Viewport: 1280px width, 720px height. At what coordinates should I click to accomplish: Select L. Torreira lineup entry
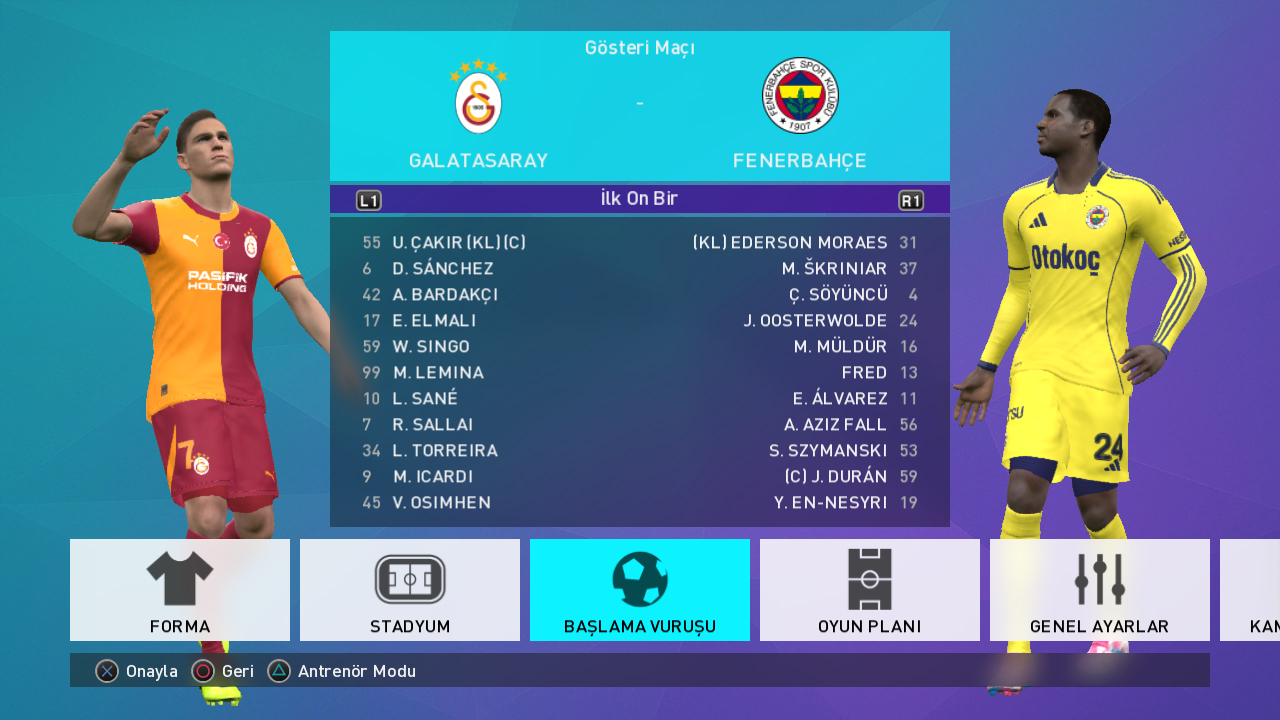coord(445,451)
